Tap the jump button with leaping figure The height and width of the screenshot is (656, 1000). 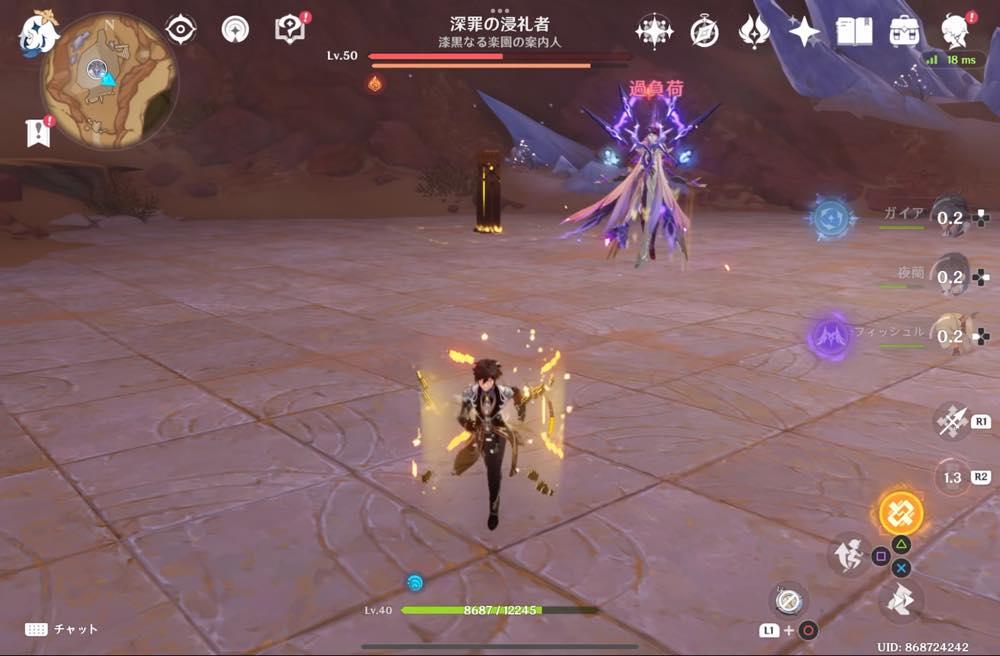pos(848,554)
